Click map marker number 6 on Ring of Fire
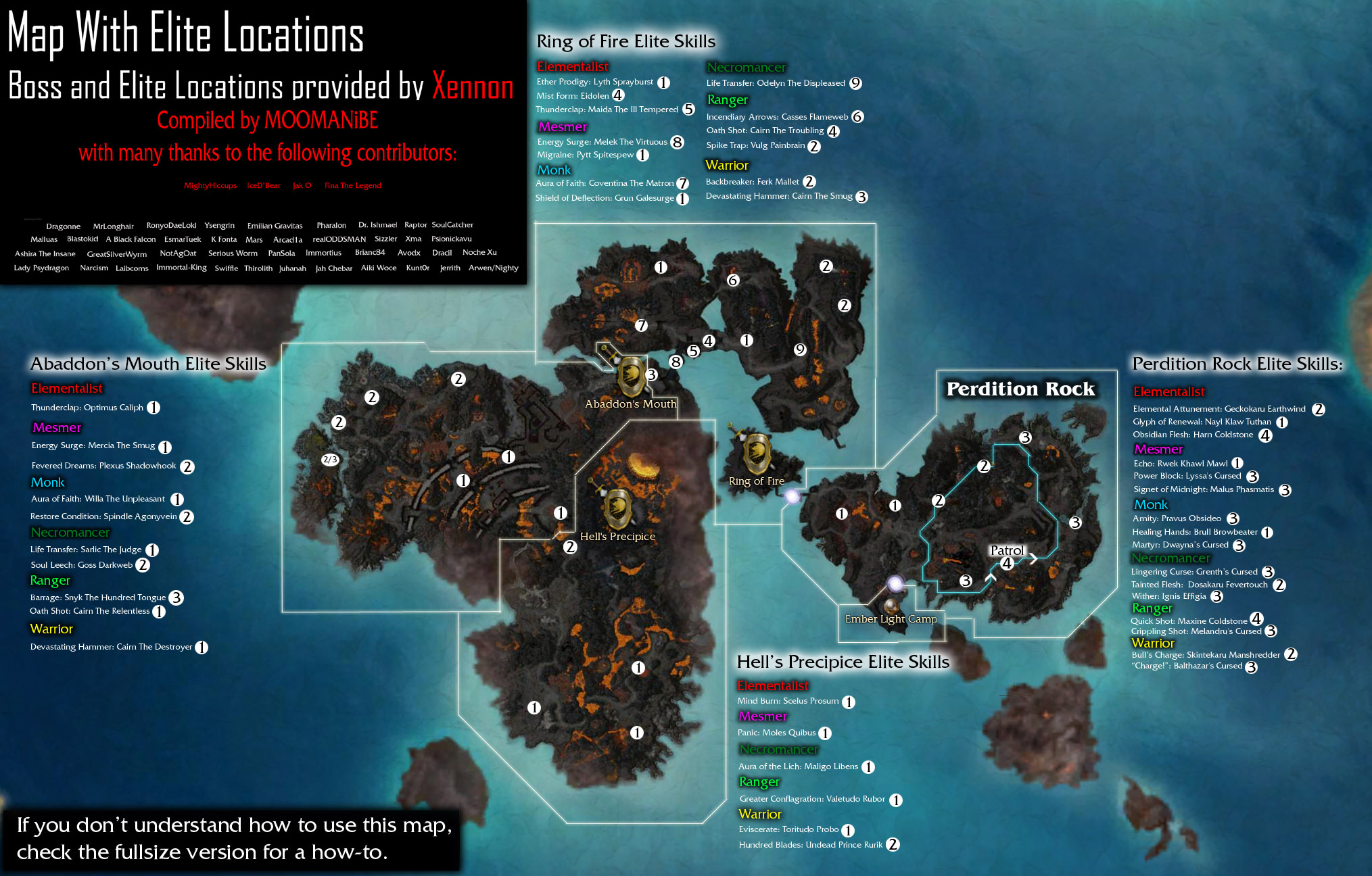 733,280
